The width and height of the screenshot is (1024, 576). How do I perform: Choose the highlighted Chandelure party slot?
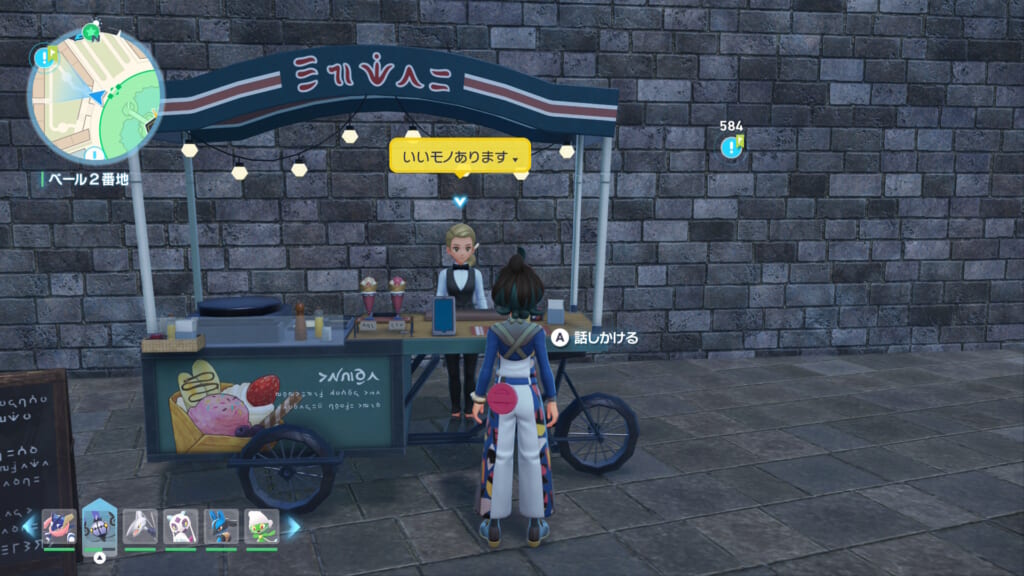tap(99, 526)
